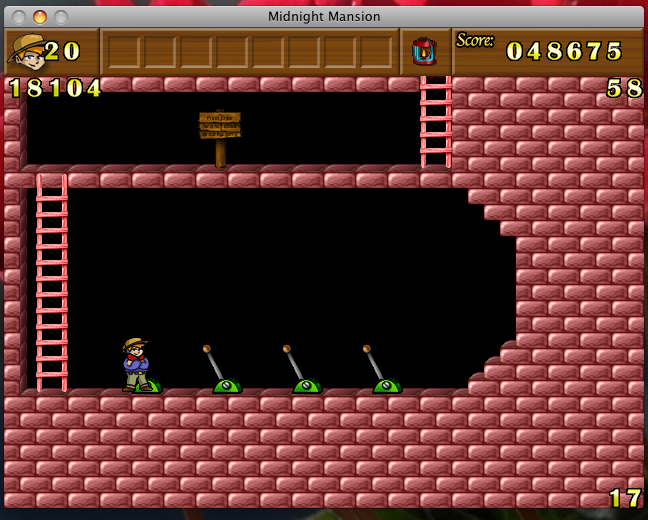
Task: Close the Midnight Mansion window
Action: click(x=20, y=17)
